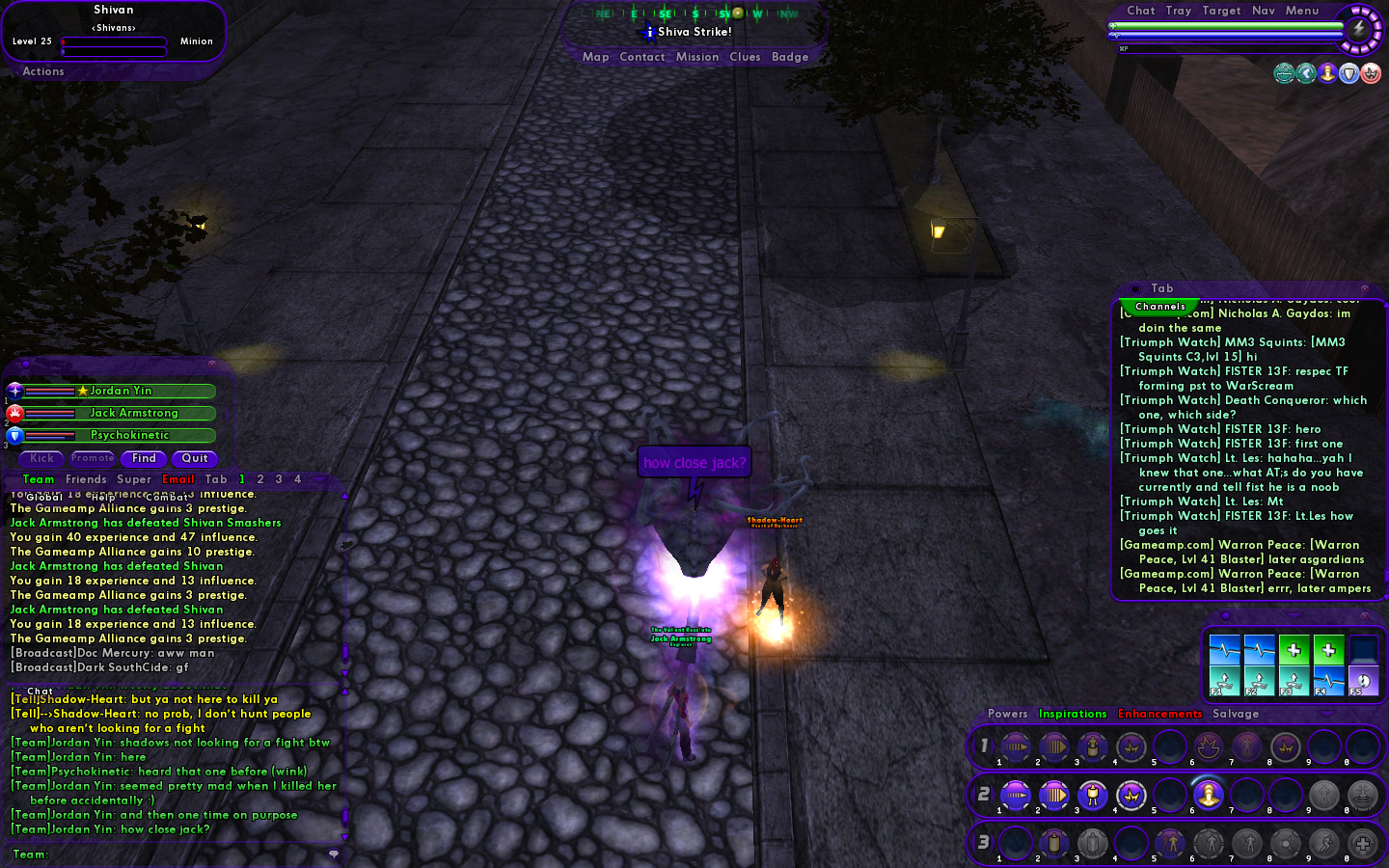Open the Salvage window

[1236, 714]
